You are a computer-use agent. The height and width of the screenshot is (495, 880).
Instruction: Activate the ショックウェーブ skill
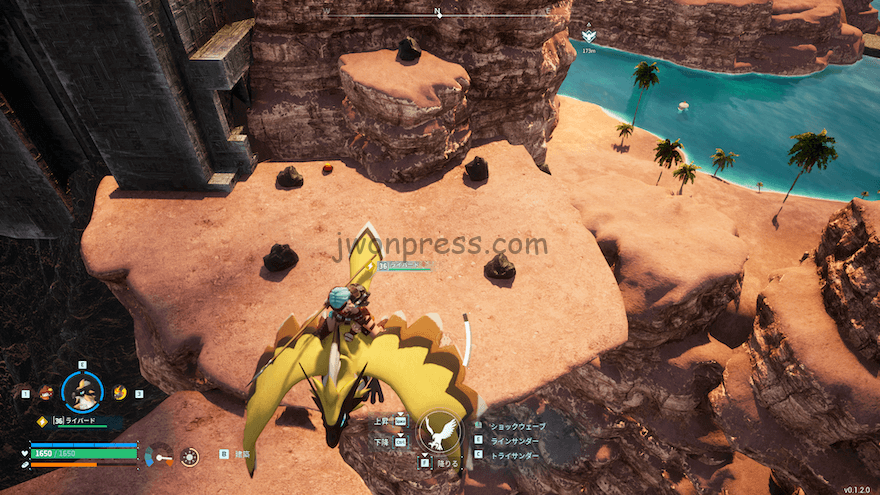click(515, 426)
